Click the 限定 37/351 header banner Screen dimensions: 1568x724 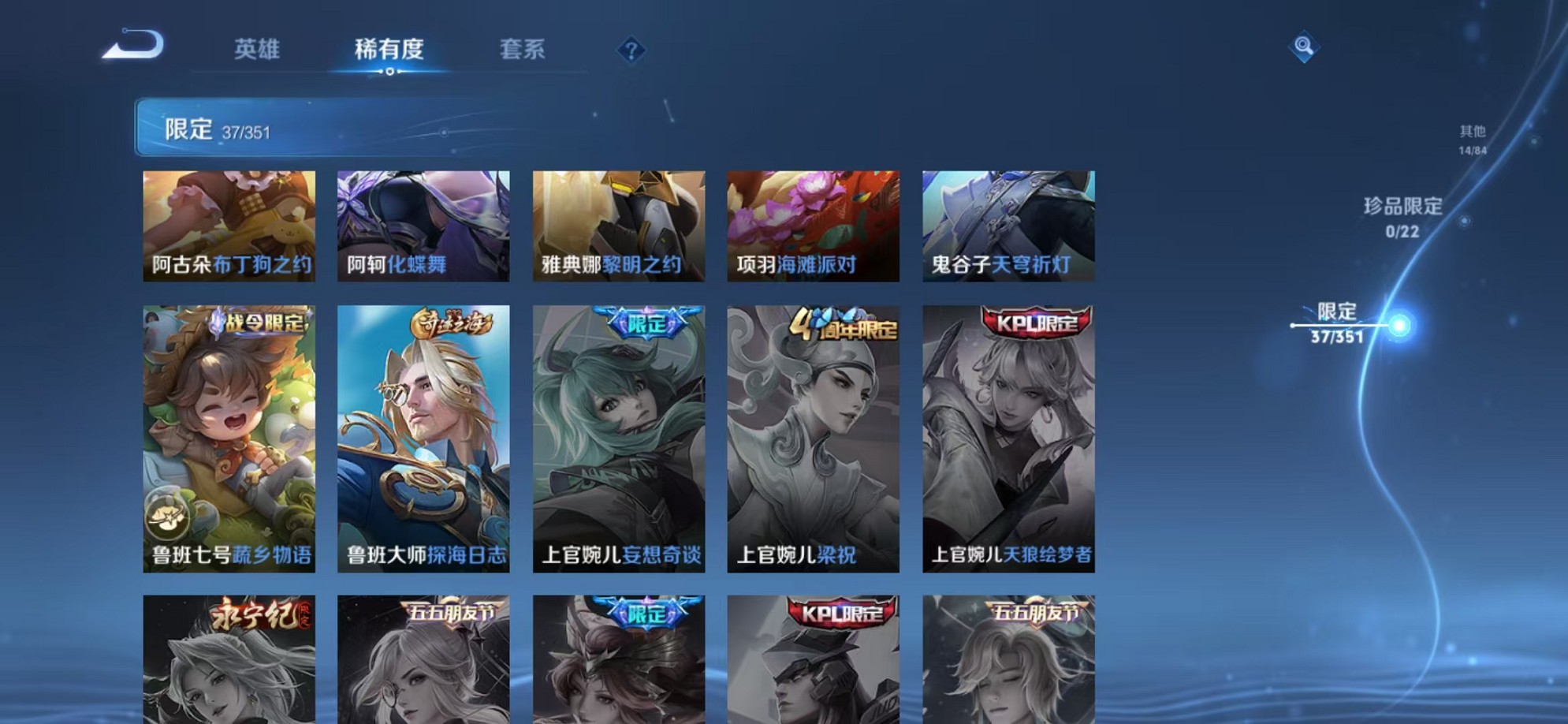(x=237, y=130)
